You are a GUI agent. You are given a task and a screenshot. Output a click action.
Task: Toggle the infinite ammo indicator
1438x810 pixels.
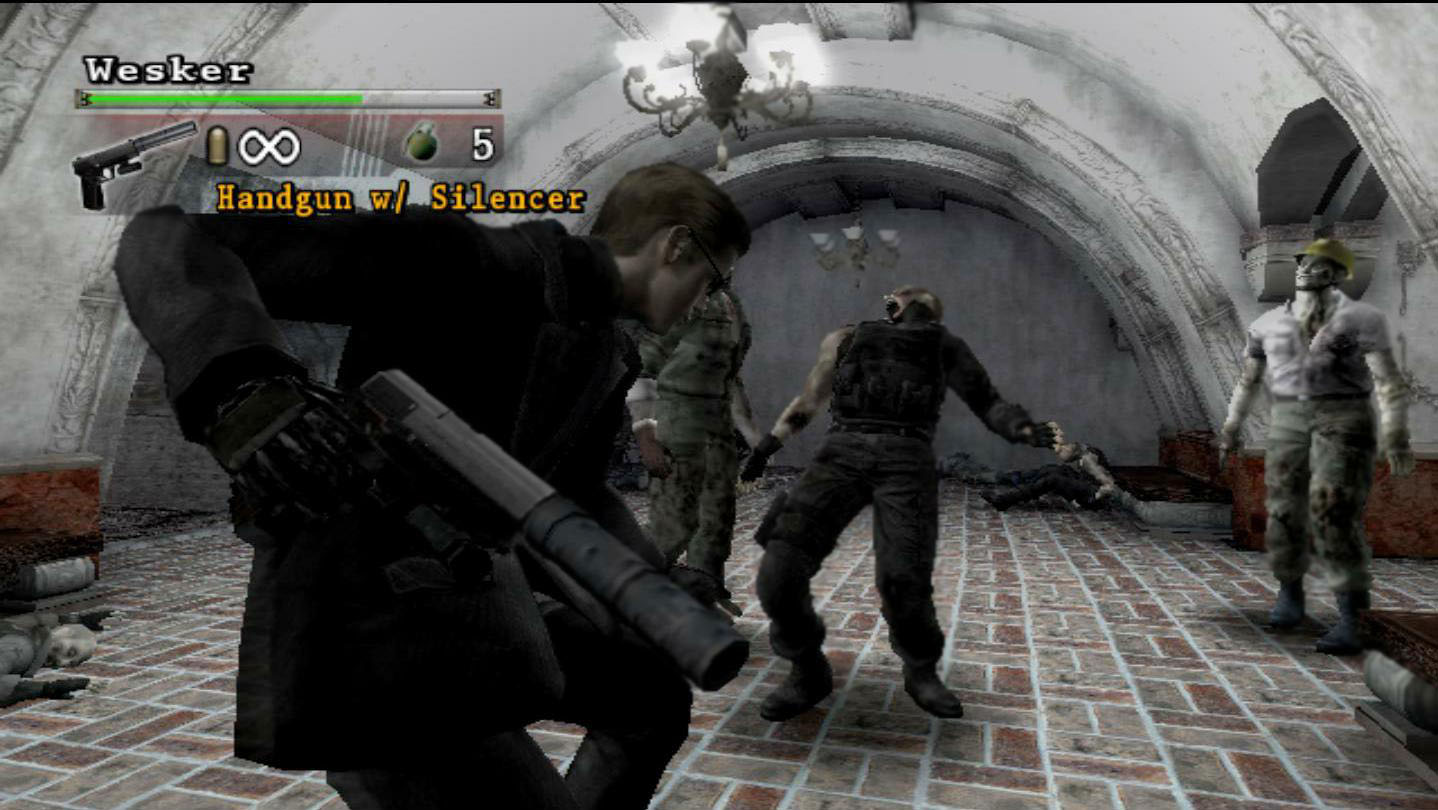(271, 146)
